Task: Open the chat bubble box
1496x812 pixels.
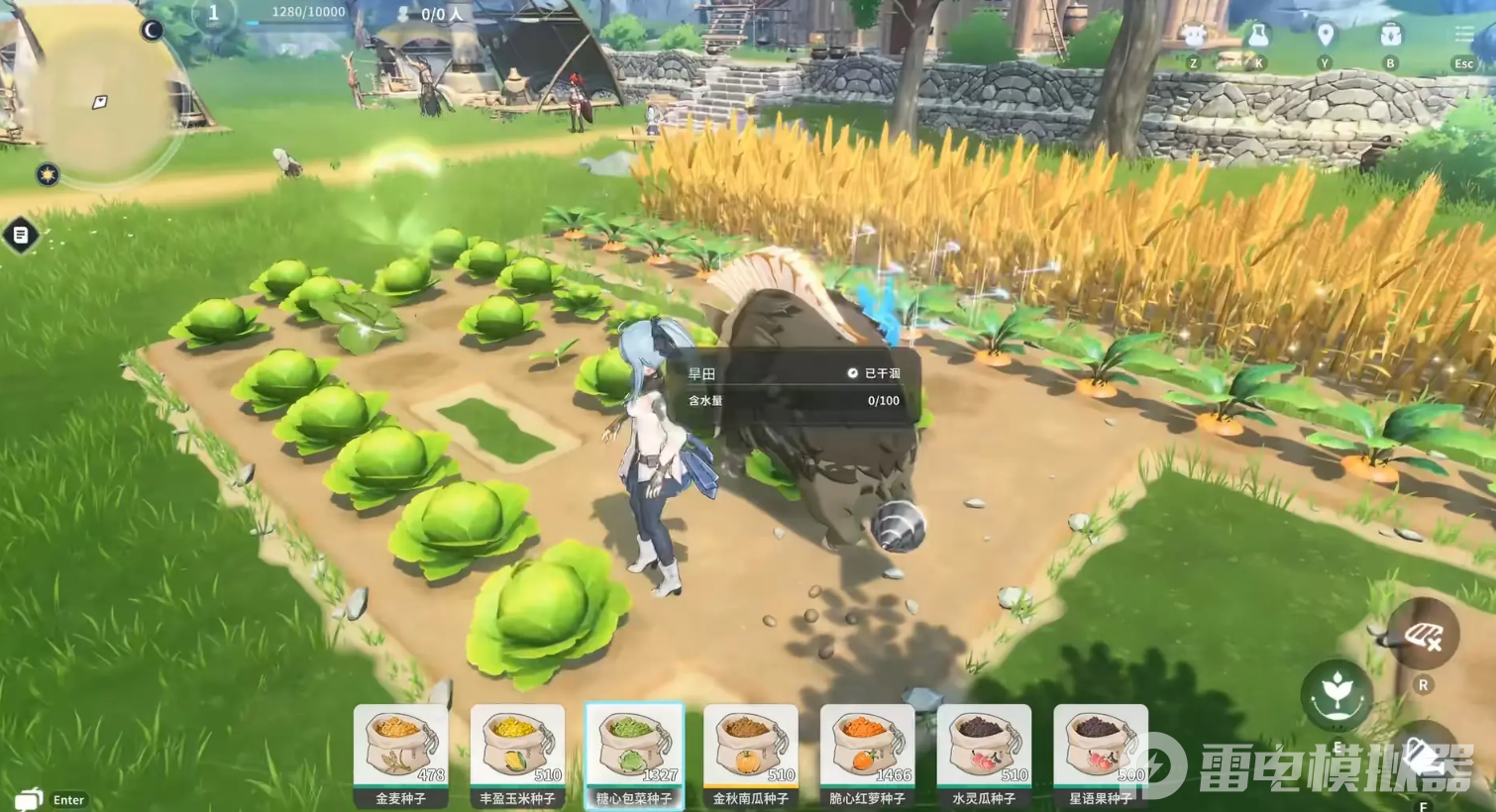Action: point(30,798)
